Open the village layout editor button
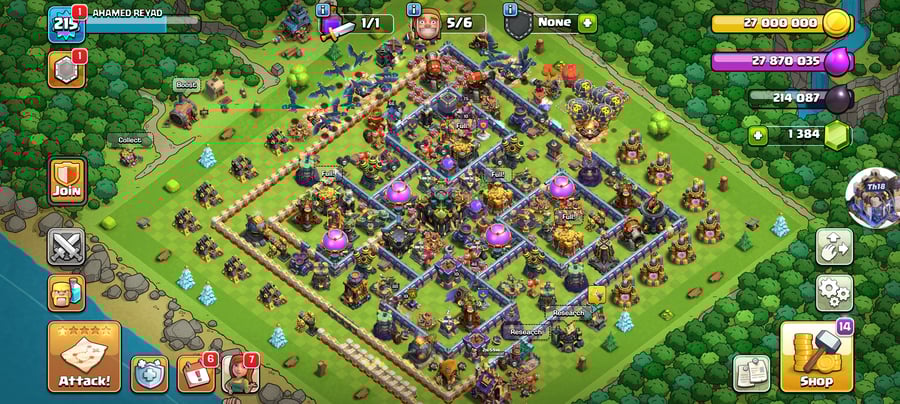This screenshot has width=900, height=404. point(834,246)
